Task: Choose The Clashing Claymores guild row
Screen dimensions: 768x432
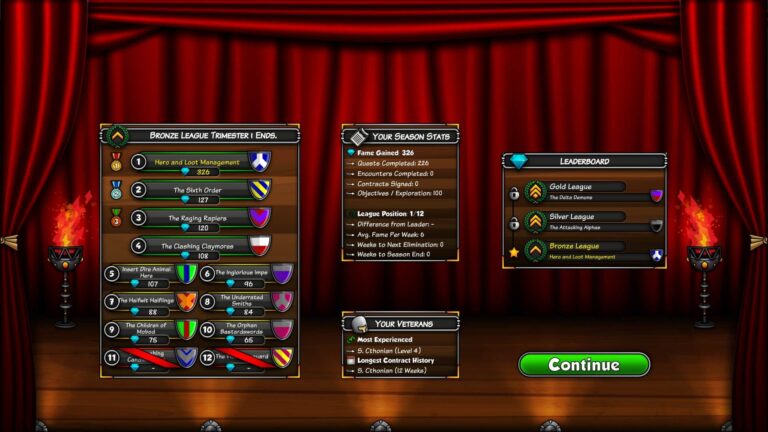Action: click(202, 246)
